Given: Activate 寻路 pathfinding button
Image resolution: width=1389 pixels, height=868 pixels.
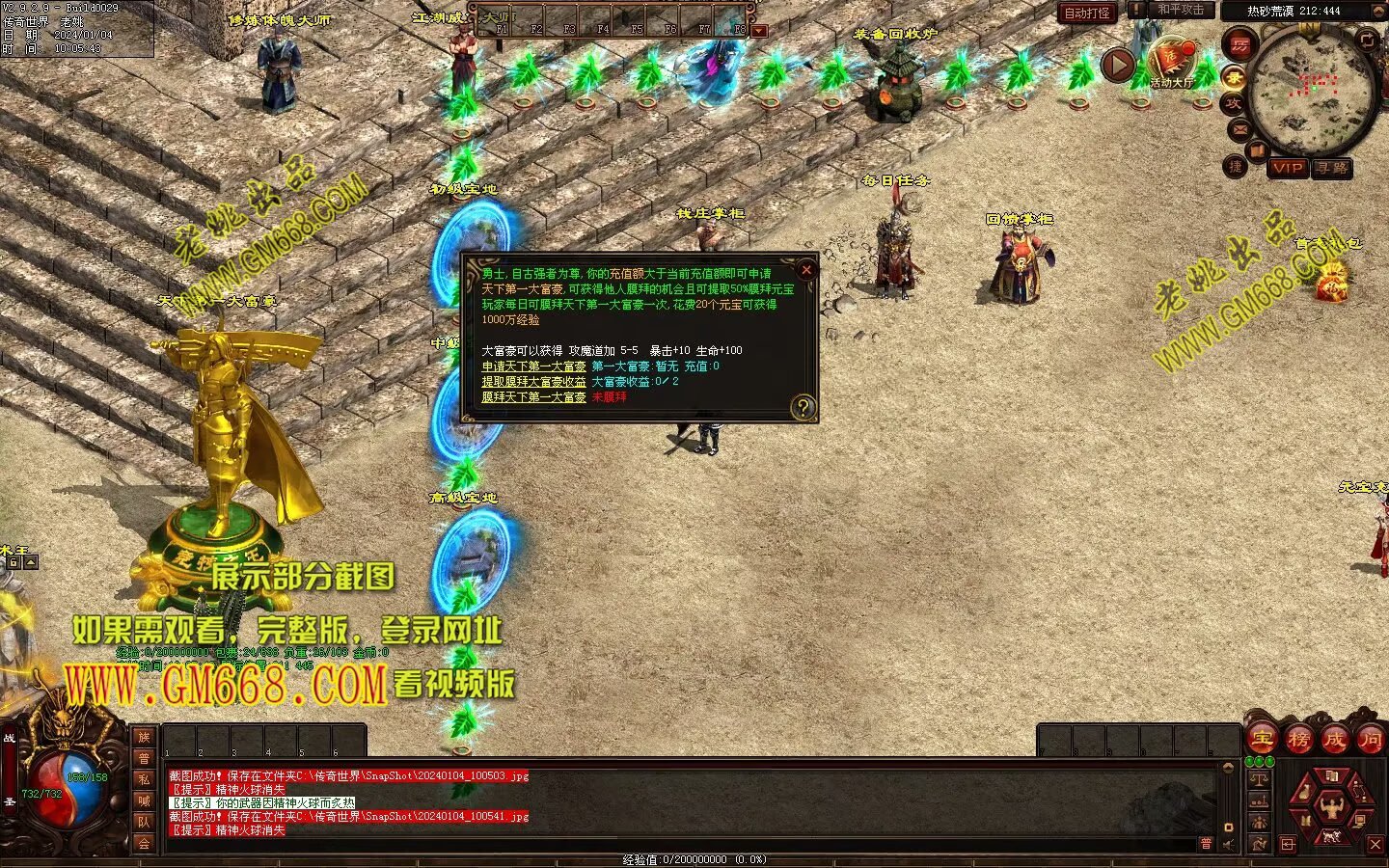Looking at the screenshot, I should (1332, 168).
